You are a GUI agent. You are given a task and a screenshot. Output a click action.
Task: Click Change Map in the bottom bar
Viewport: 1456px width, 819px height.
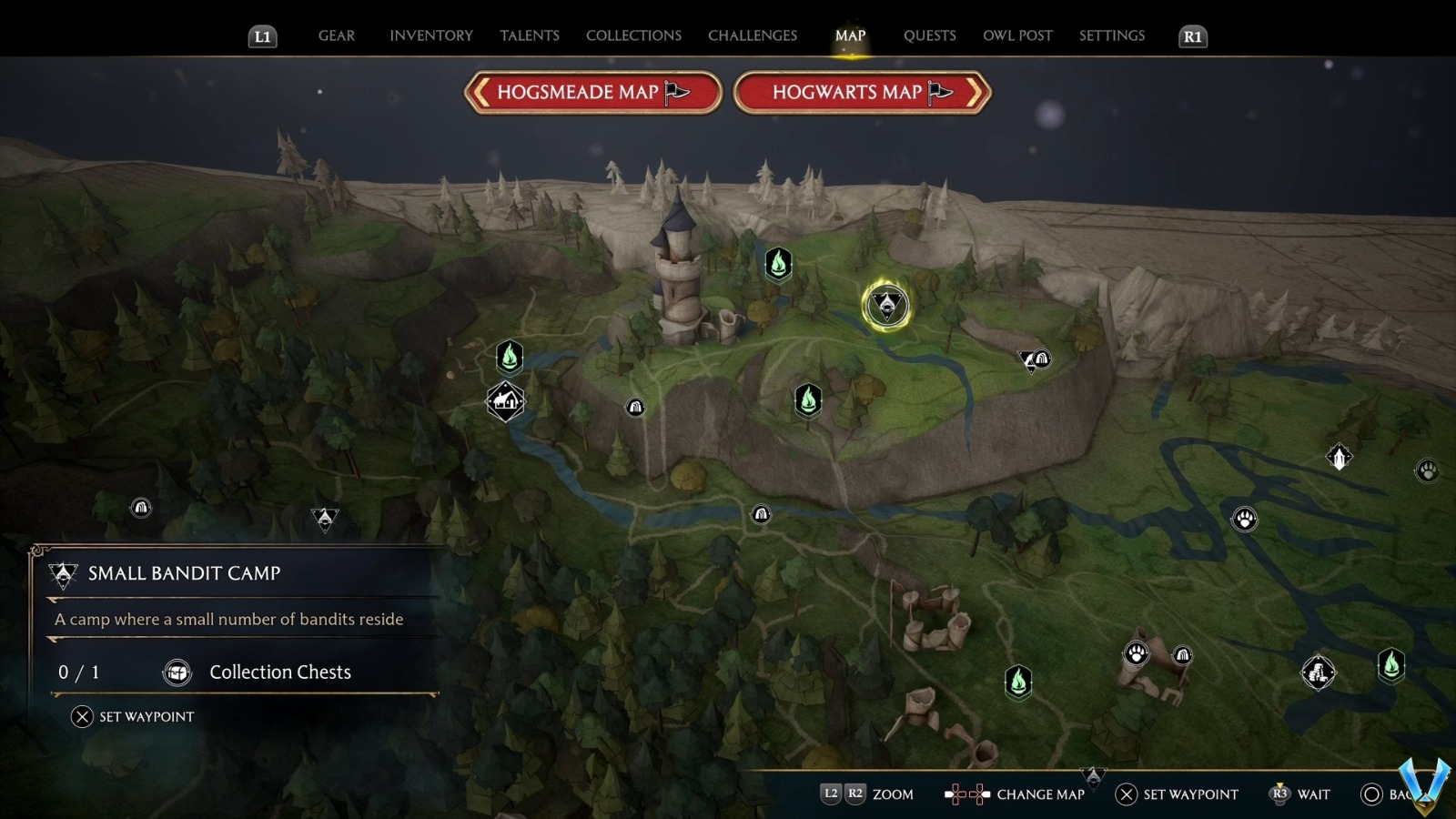click(1037, 794)
